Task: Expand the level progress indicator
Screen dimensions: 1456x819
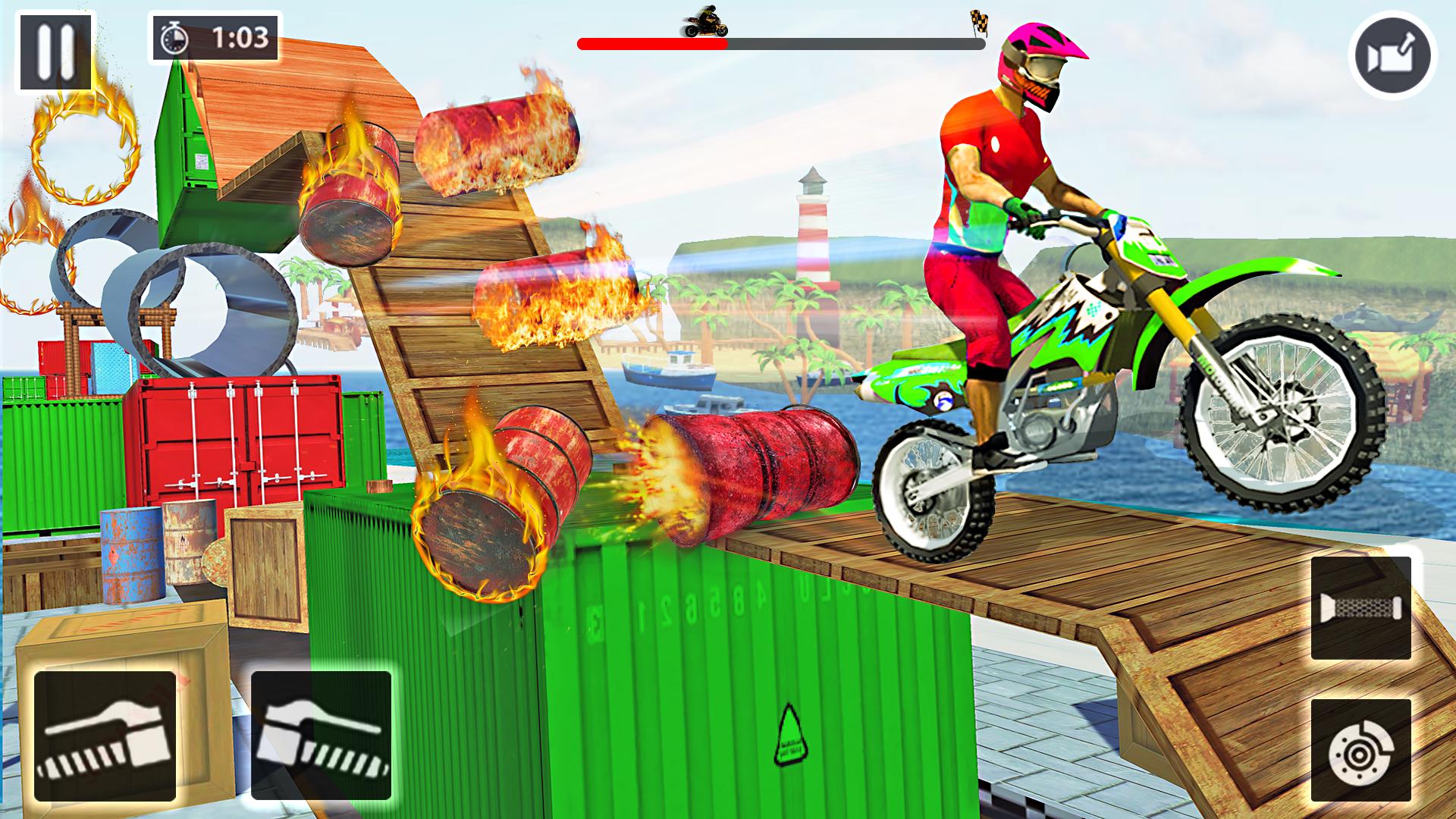Action: pos(781,43)
